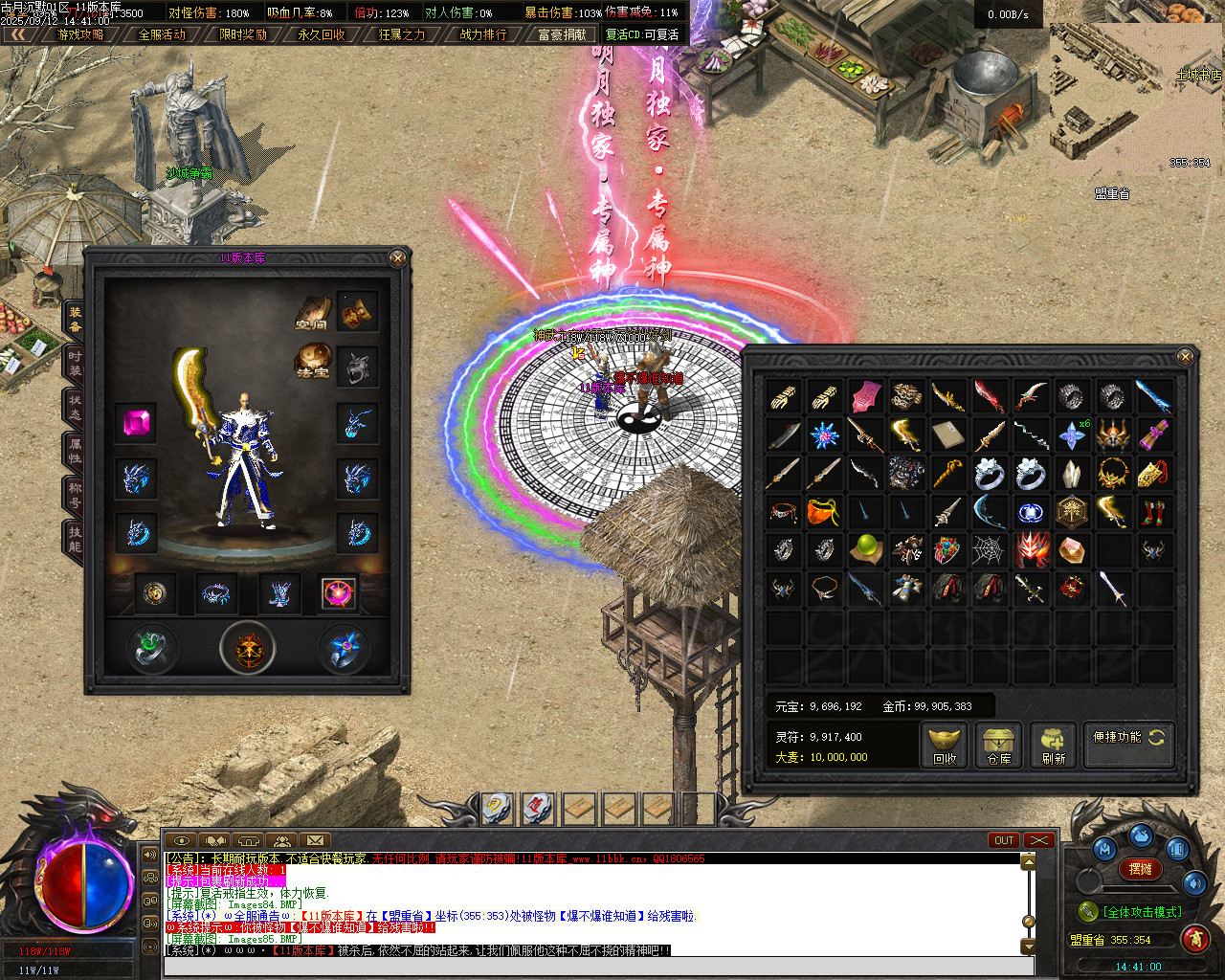1225x980 pixels.
Task: Open the 仓库 warehouse button
Action: click(x=999, y=745)
